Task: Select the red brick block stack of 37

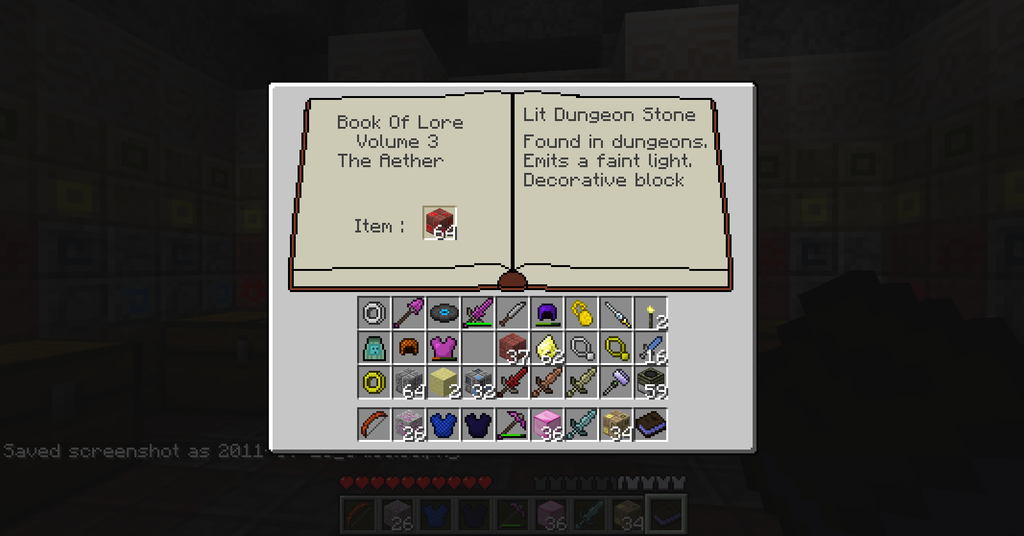Action: [x=512, y=348]
